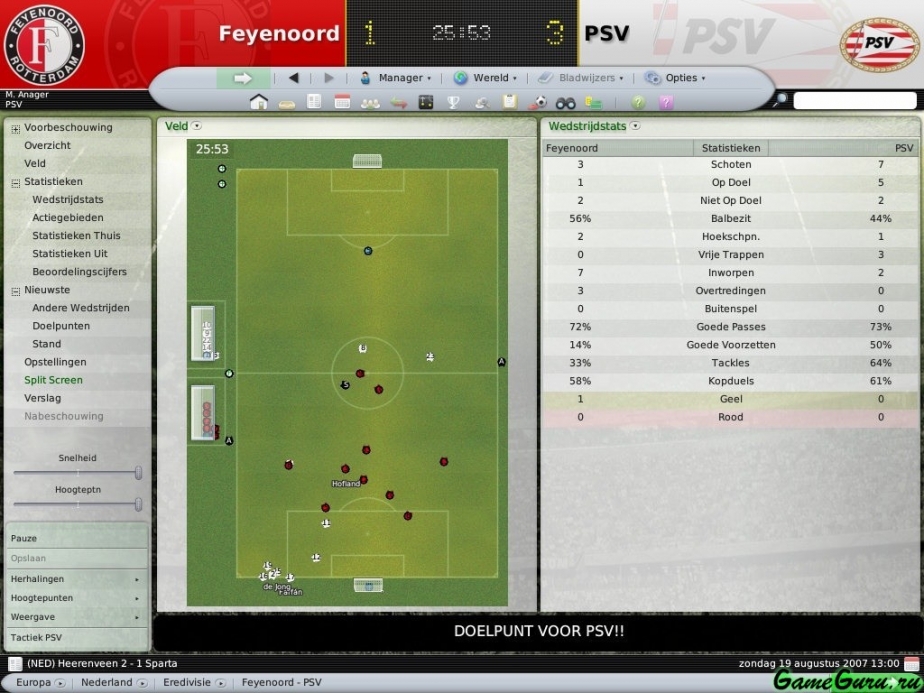
Task: Adjust the Snelheid speed slider
Action: [x=137, y=472]
